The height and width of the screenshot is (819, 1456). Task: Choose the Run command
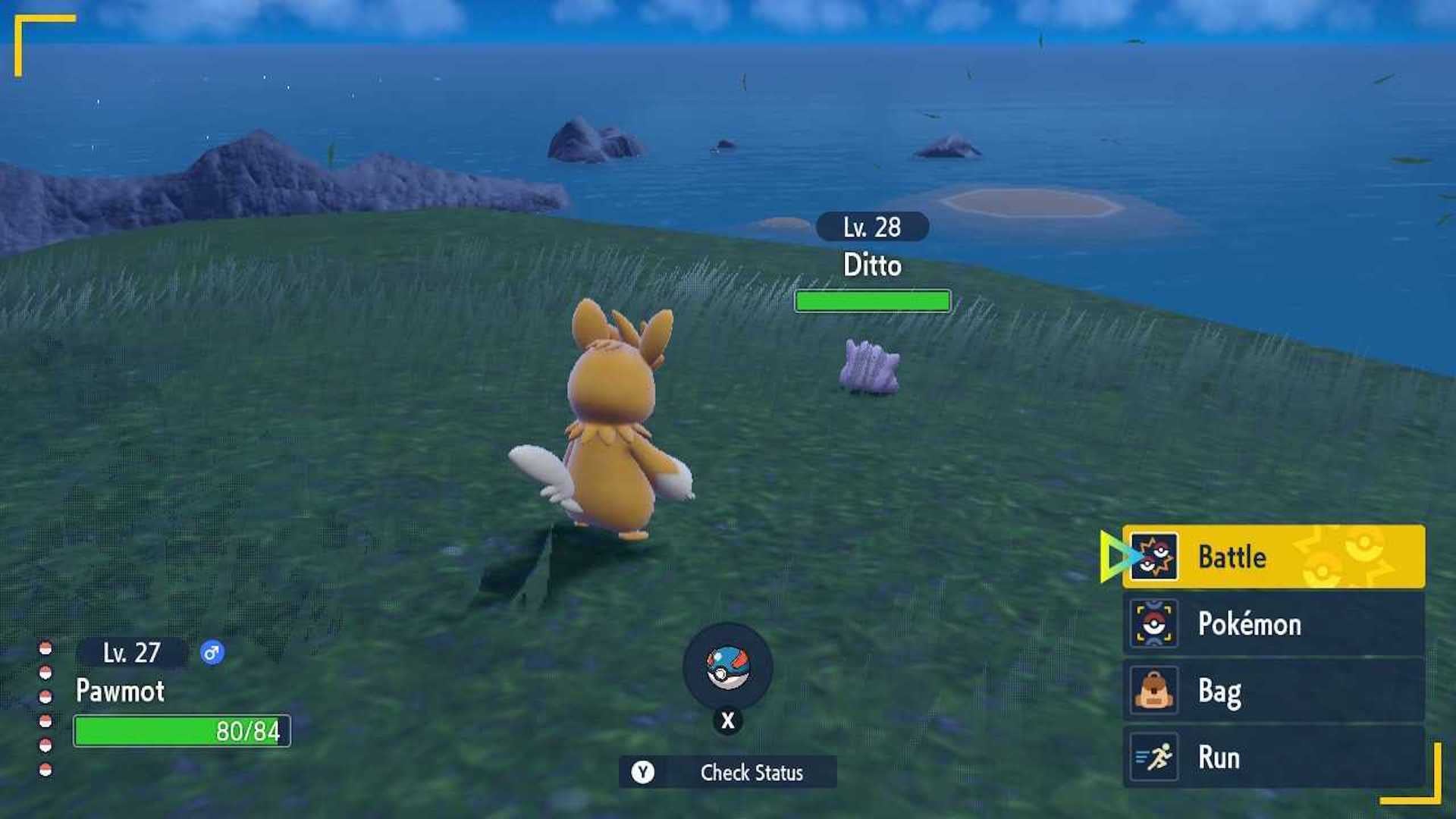click(1259, 758)
